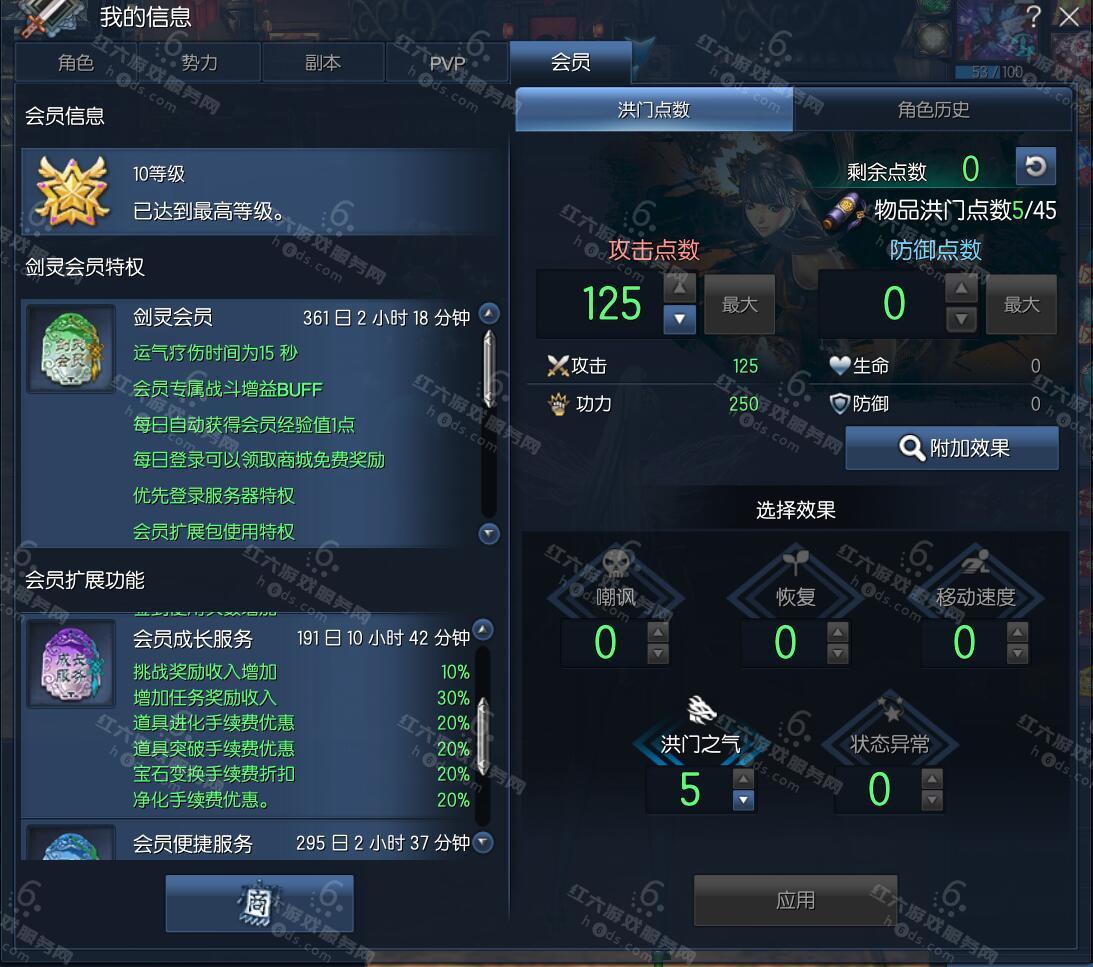The image size is (1093, 967).
Task: Open help with the question mark button
Action: click(1034, 16)
